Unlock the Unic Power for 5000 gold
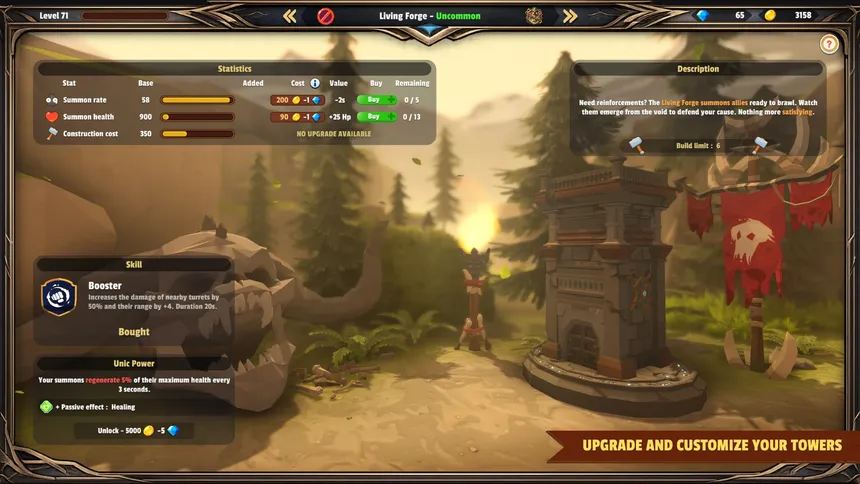Screen dimensions: 860x484 click(134, 431)
